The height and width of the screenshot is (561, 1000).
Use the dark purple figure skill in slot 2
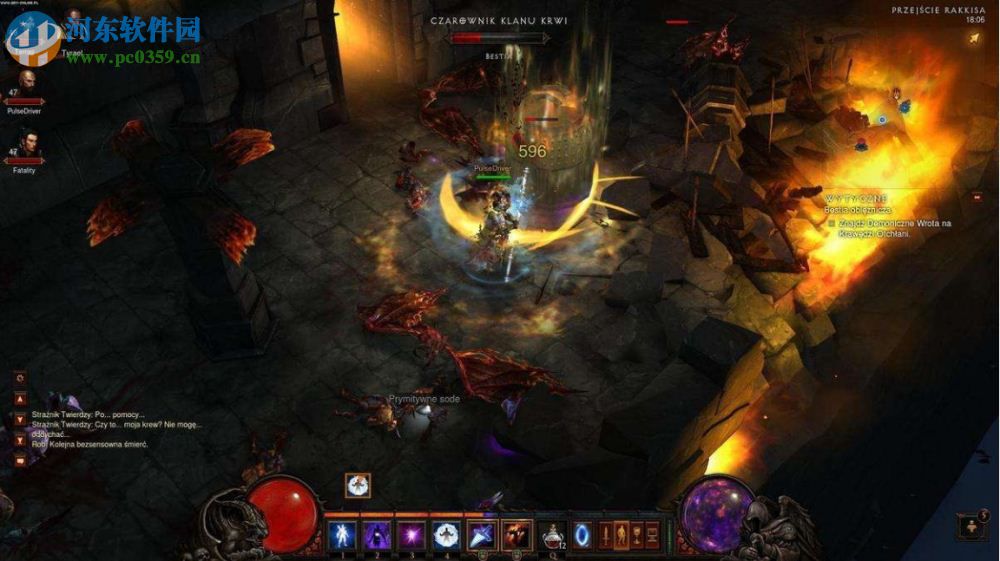click(376, 534)
